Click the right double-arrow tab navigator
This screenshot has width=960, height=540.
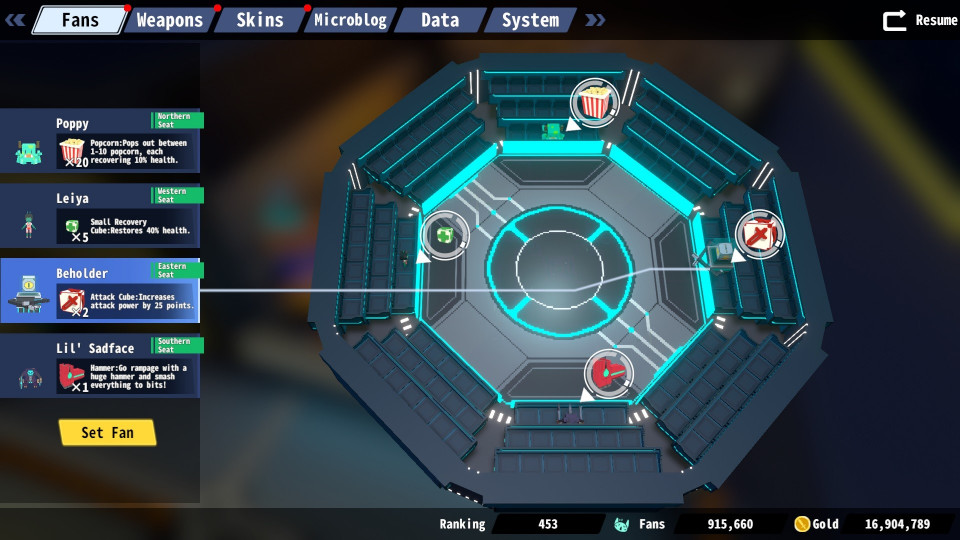click(x=595, y=20)
